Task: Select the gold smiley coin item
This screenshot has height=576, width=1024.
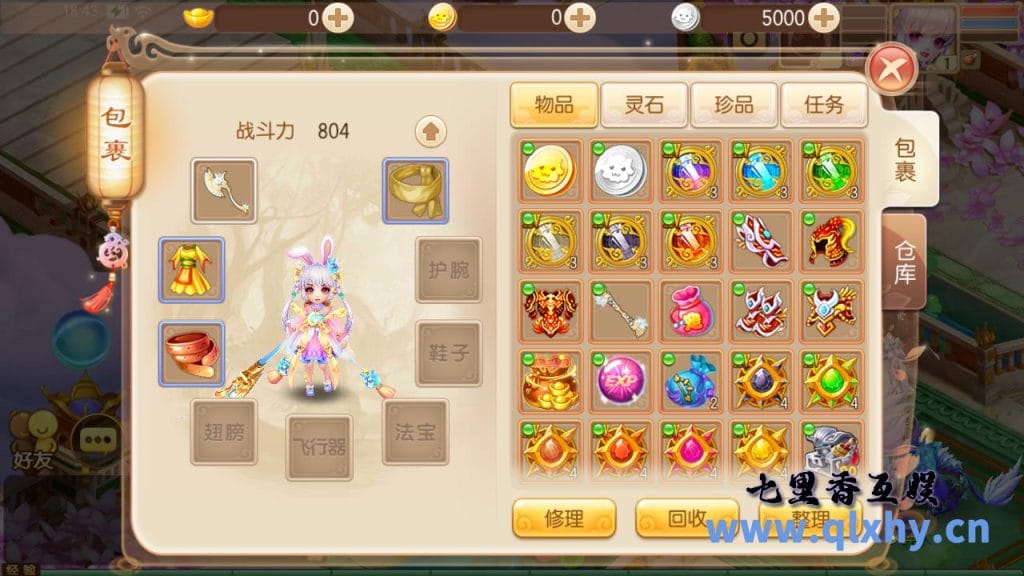Action: point(551,170)
